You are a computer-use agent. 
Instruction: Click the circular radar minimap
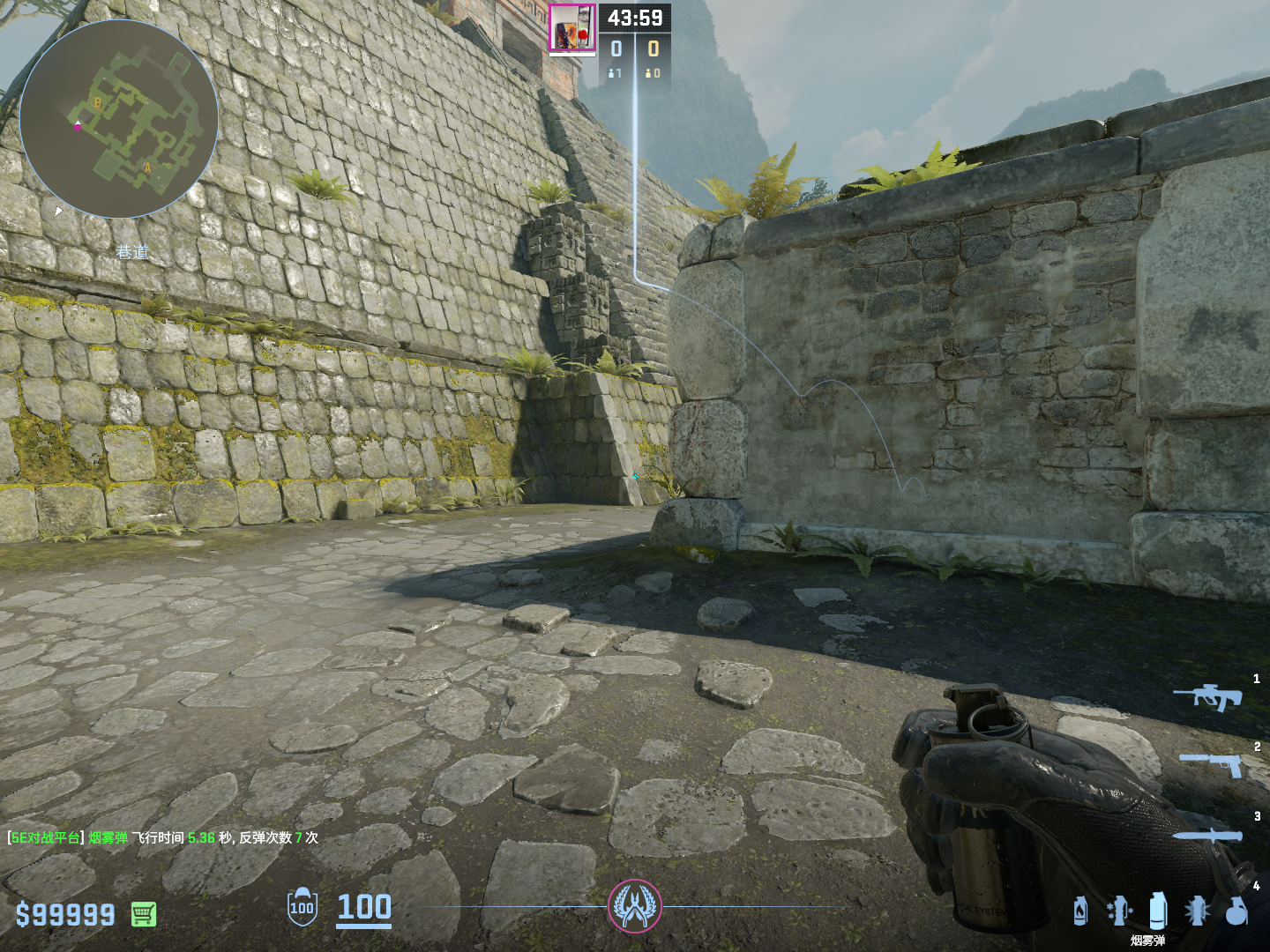click(119, 119)
